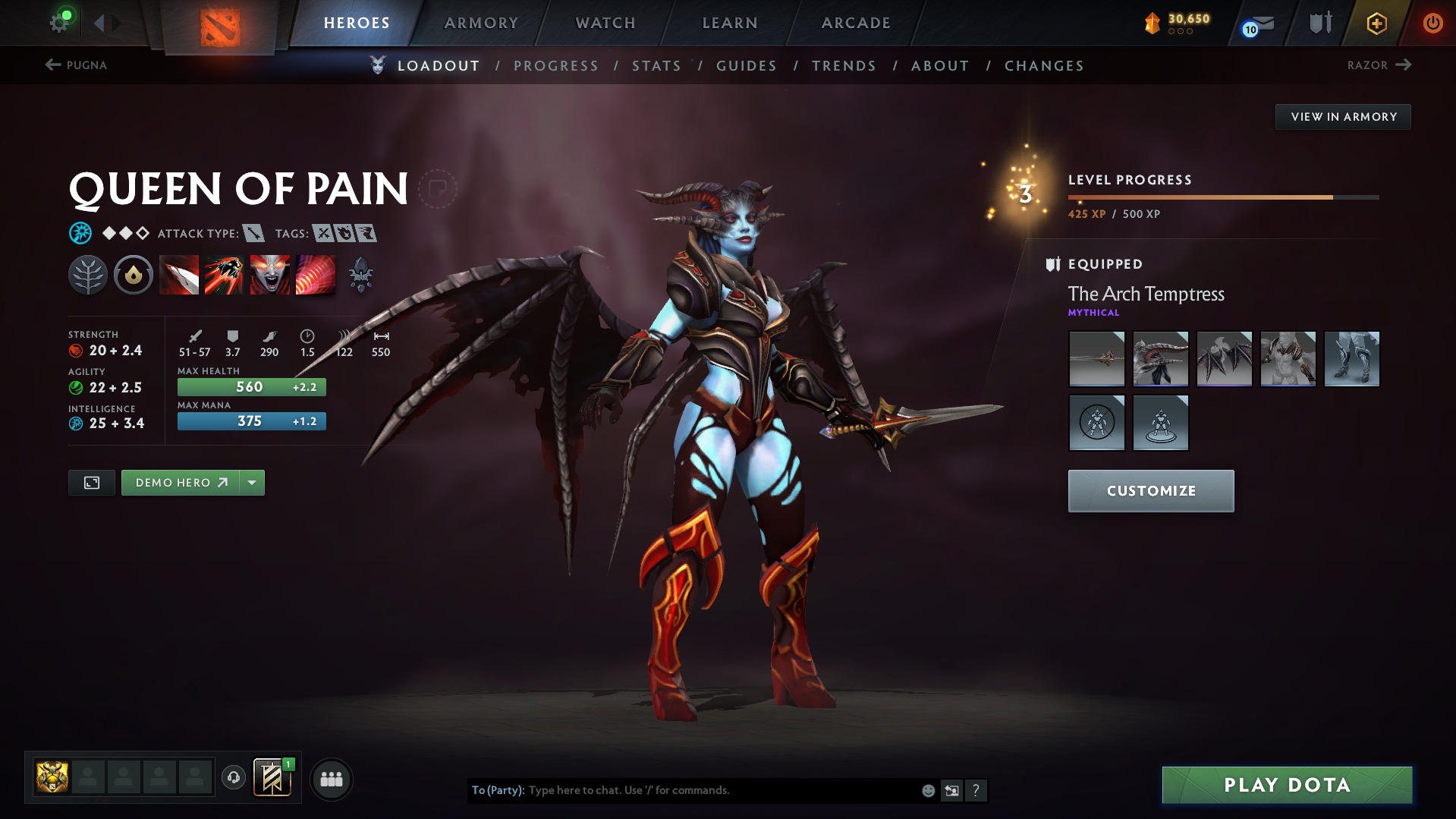This screenshot has width=1456, height=819.
Task: Navigate to next hero Razor
Action: [x=1379, y=65]
